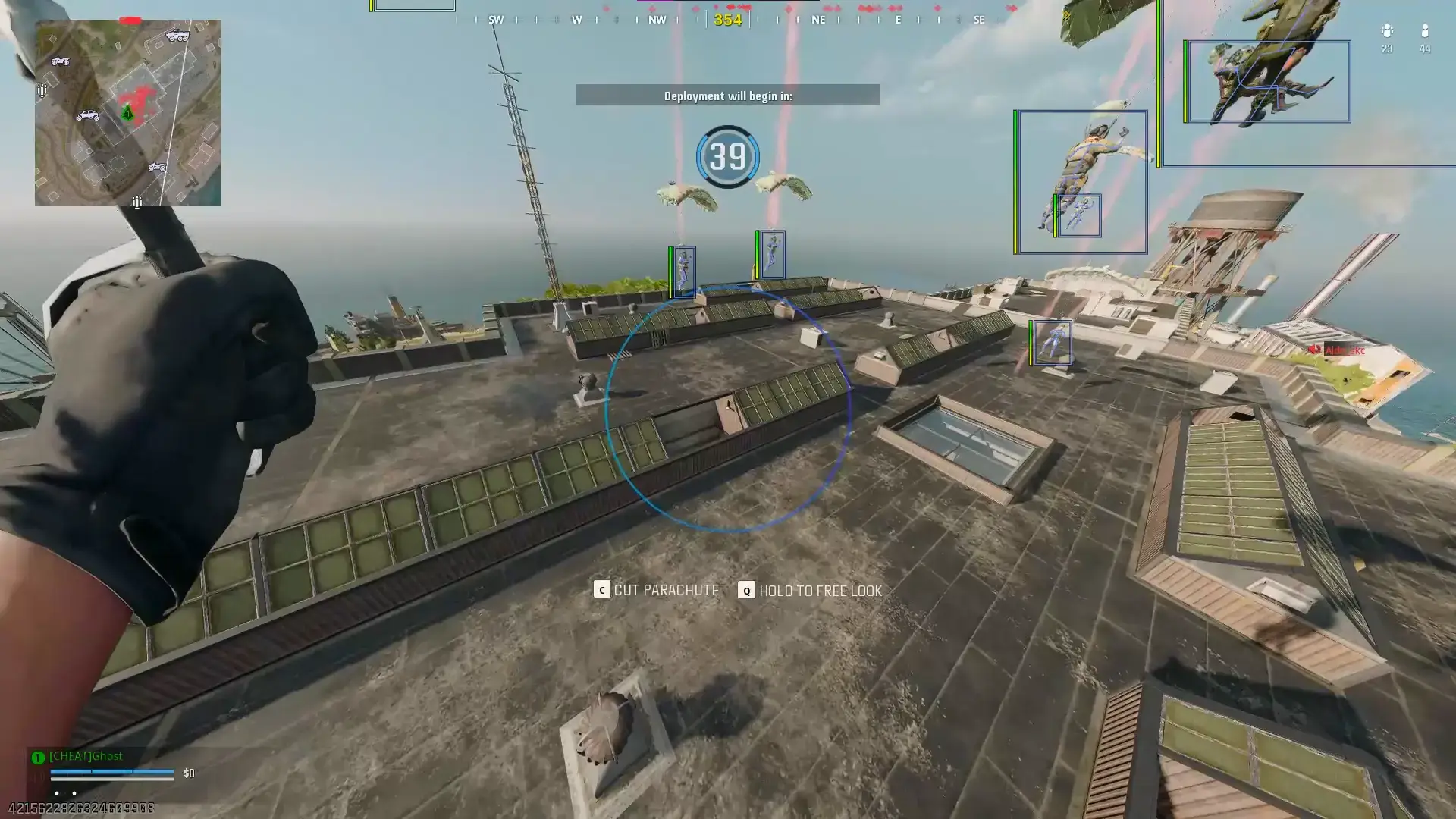Click the NW marker on the compass bar

657,20
